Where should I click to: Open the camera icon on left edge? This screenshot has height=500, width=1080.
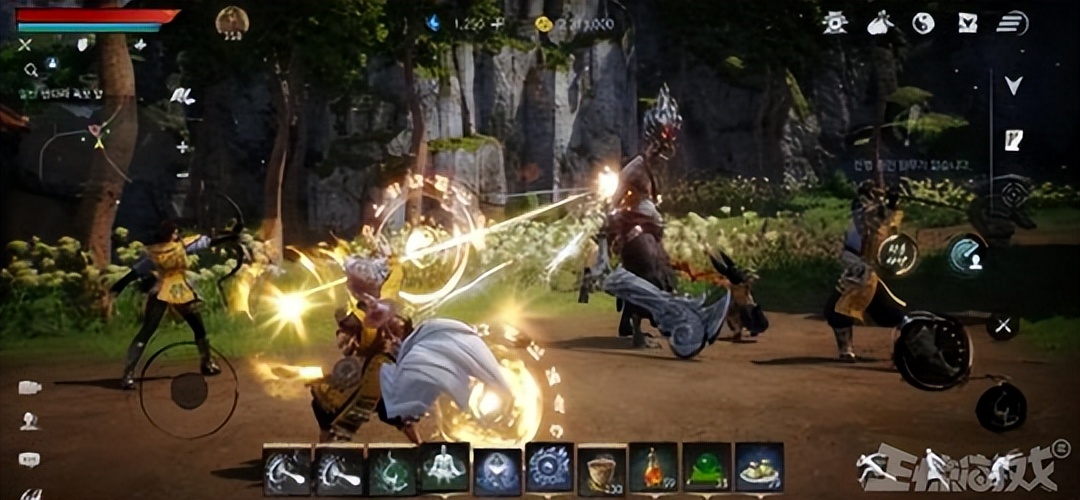point(29,387)
